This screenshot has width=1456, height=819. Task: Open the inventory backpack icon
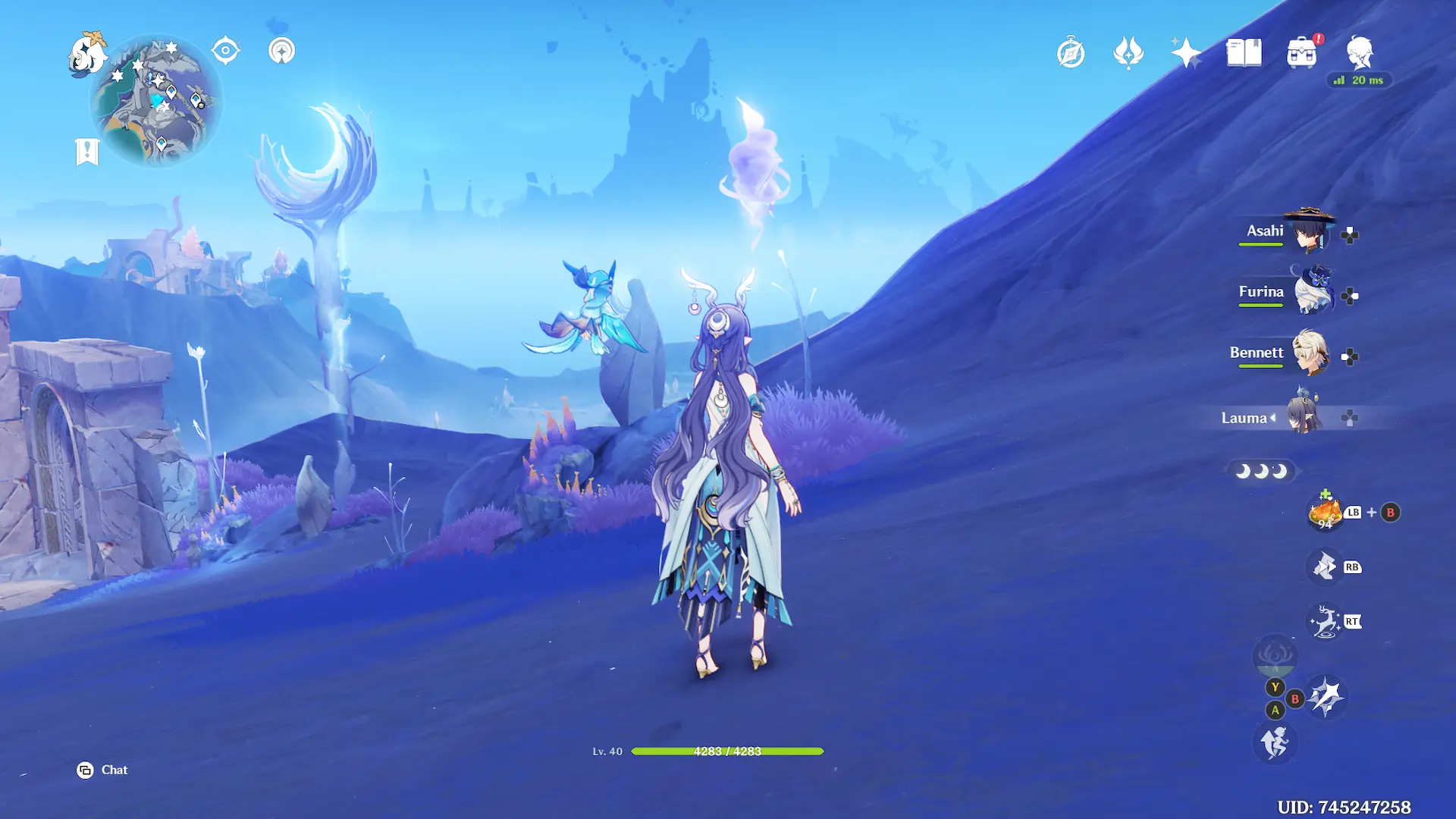pyautogui.click(x=1301, y=53)
